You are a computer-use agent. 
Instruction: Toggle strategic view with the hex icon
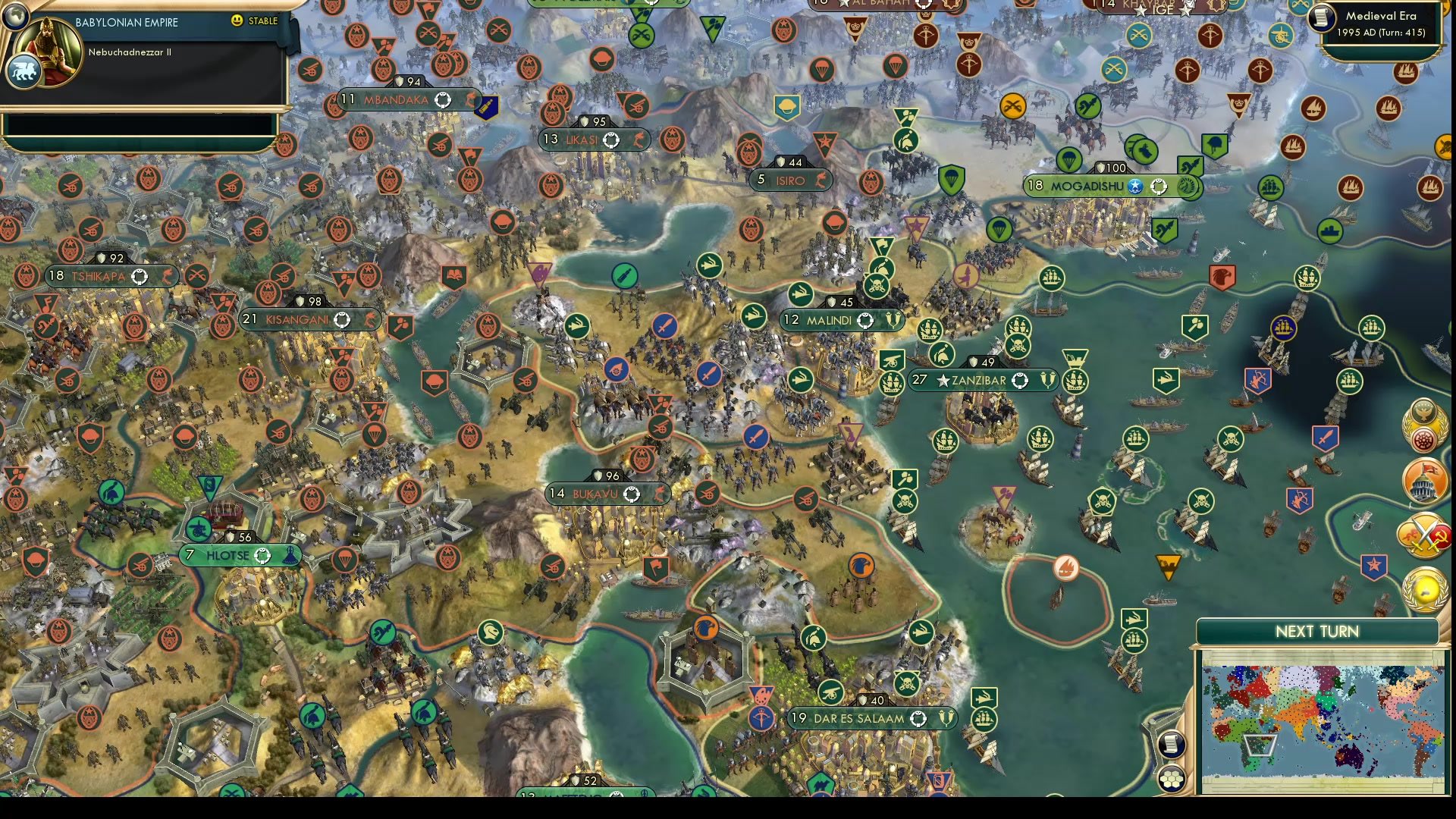click(1171, 779)
